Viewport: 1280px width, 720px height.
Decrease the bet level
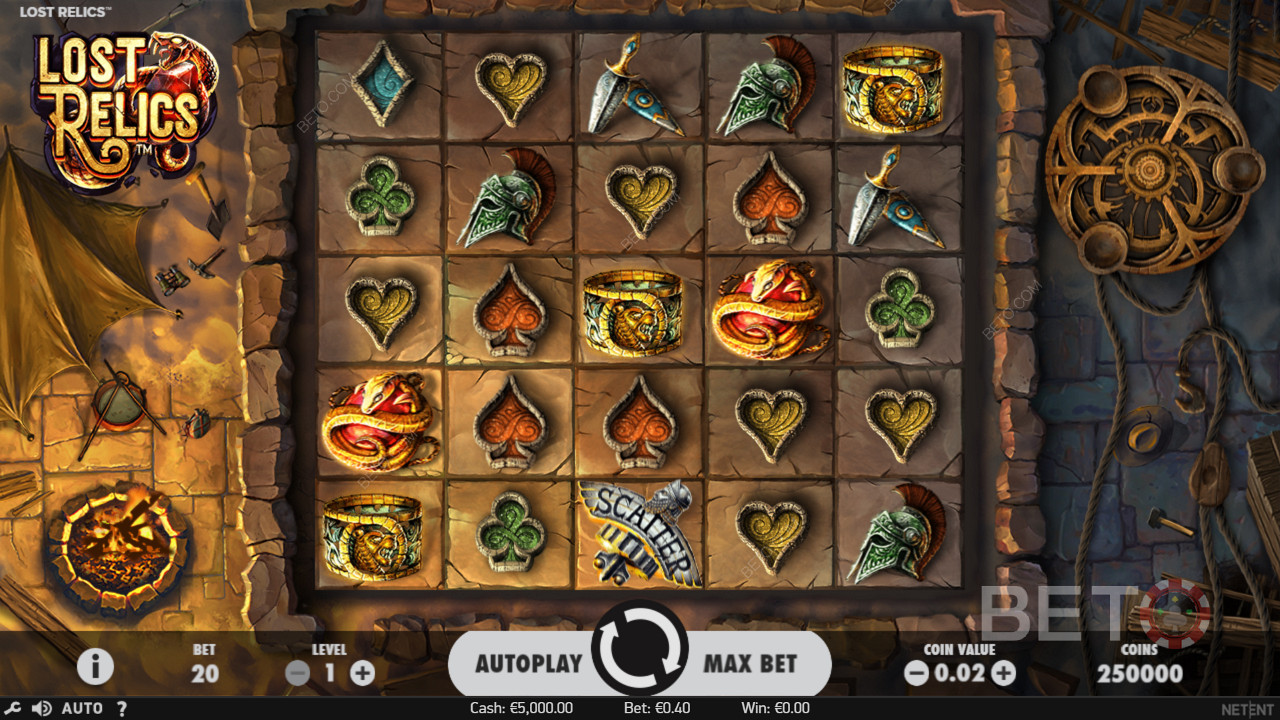click(297, 673)
